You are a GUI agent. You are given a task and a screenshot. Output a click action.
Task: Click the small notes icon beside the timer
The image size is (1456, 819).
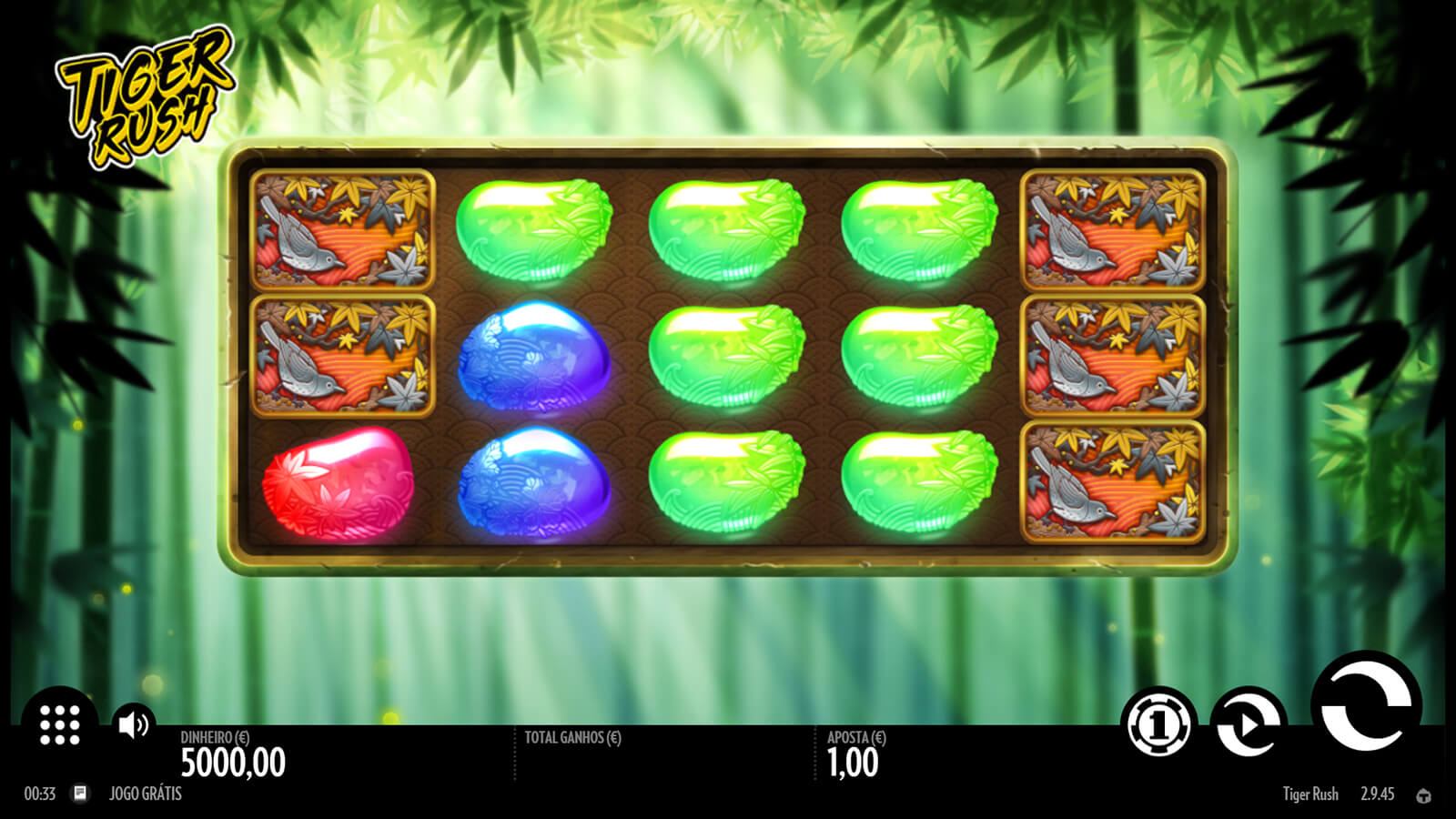point(80,794)
